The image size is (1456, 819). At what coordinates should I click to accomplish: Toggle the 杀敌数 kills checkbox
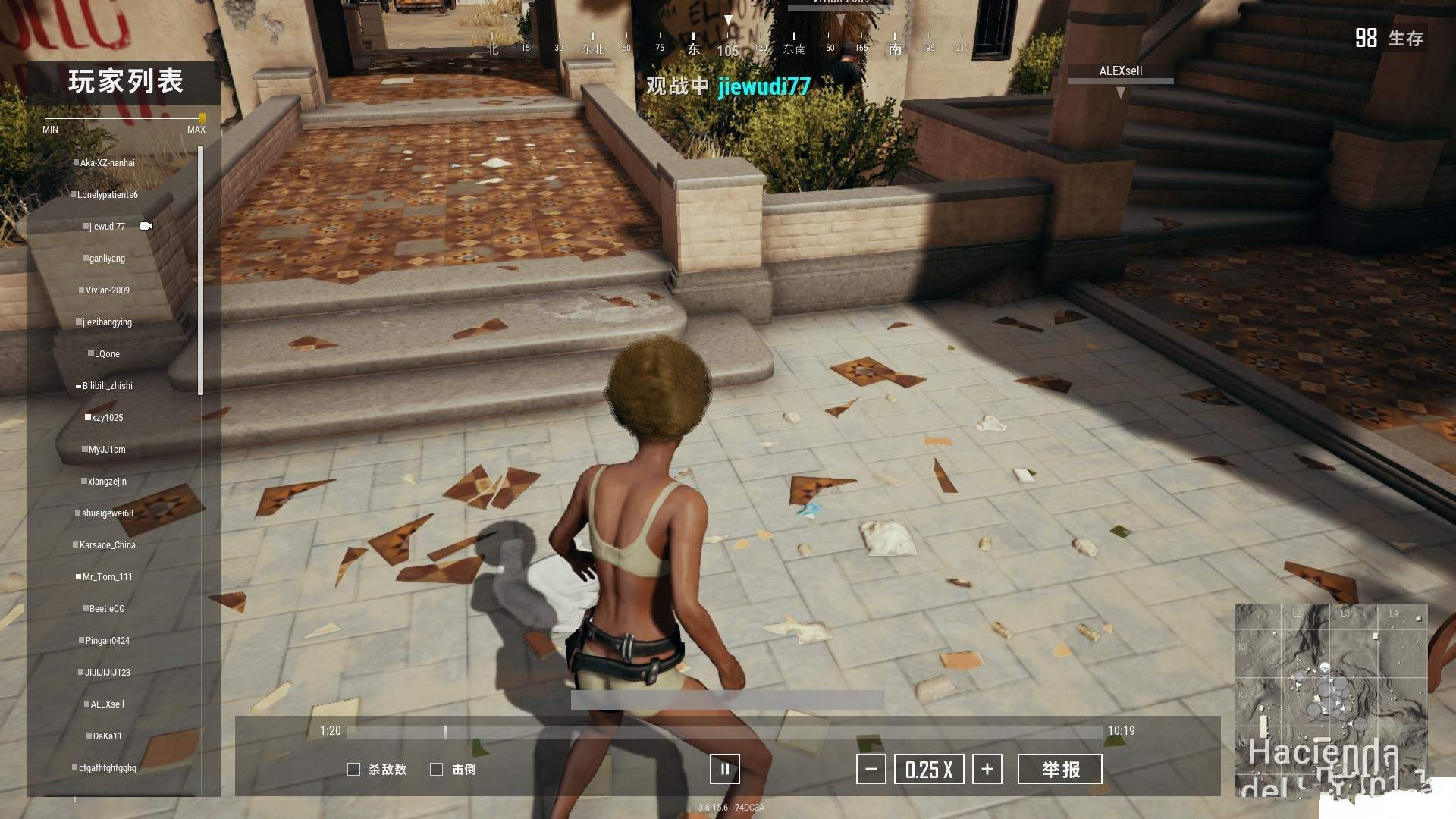coord(353,769)
